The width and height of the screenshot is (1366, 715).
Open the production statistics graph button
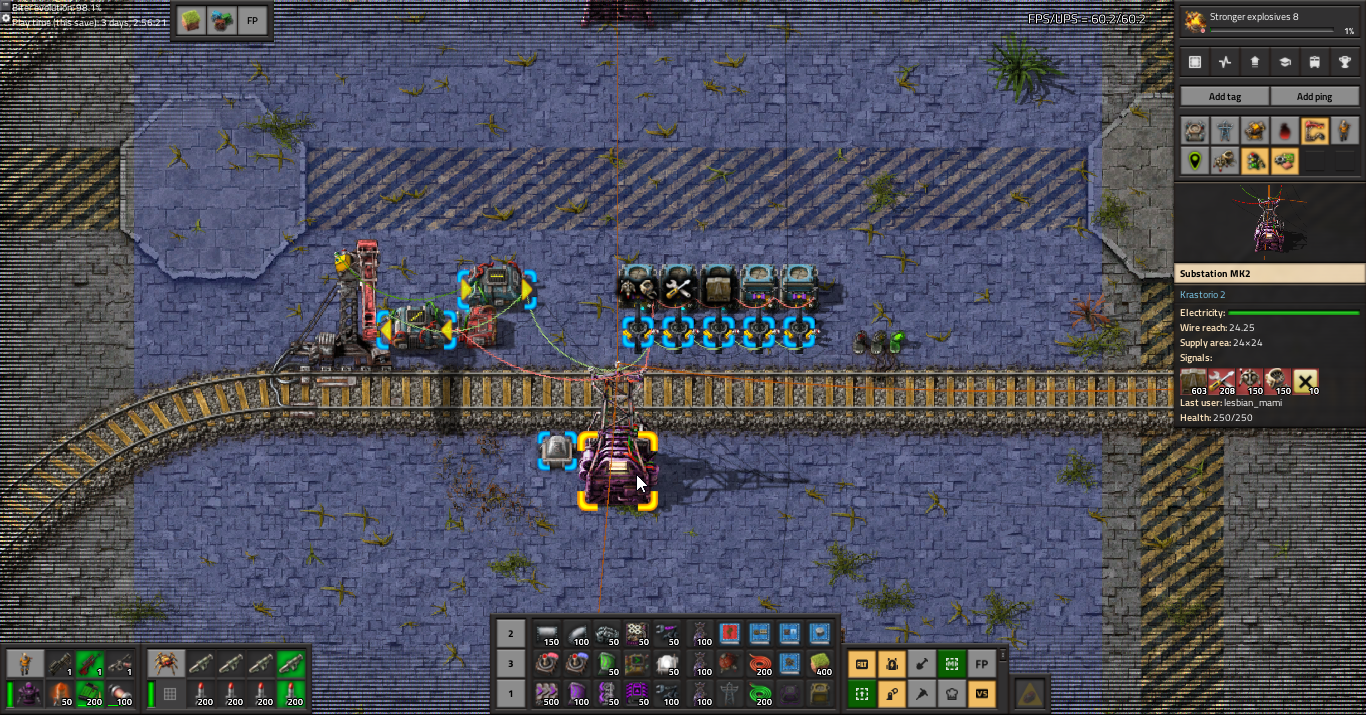(1224, 62)
